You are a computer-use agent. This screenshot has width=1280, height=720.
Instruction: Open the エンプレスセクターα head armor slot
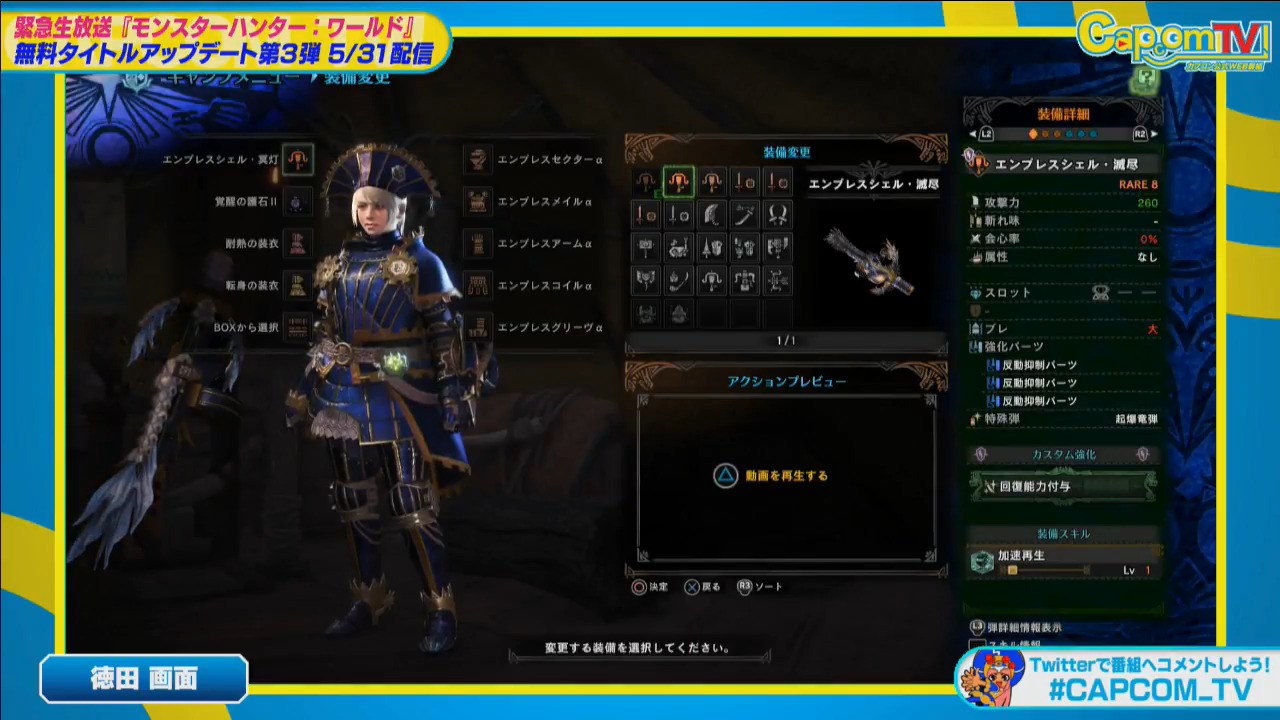[x=479, y=159]
